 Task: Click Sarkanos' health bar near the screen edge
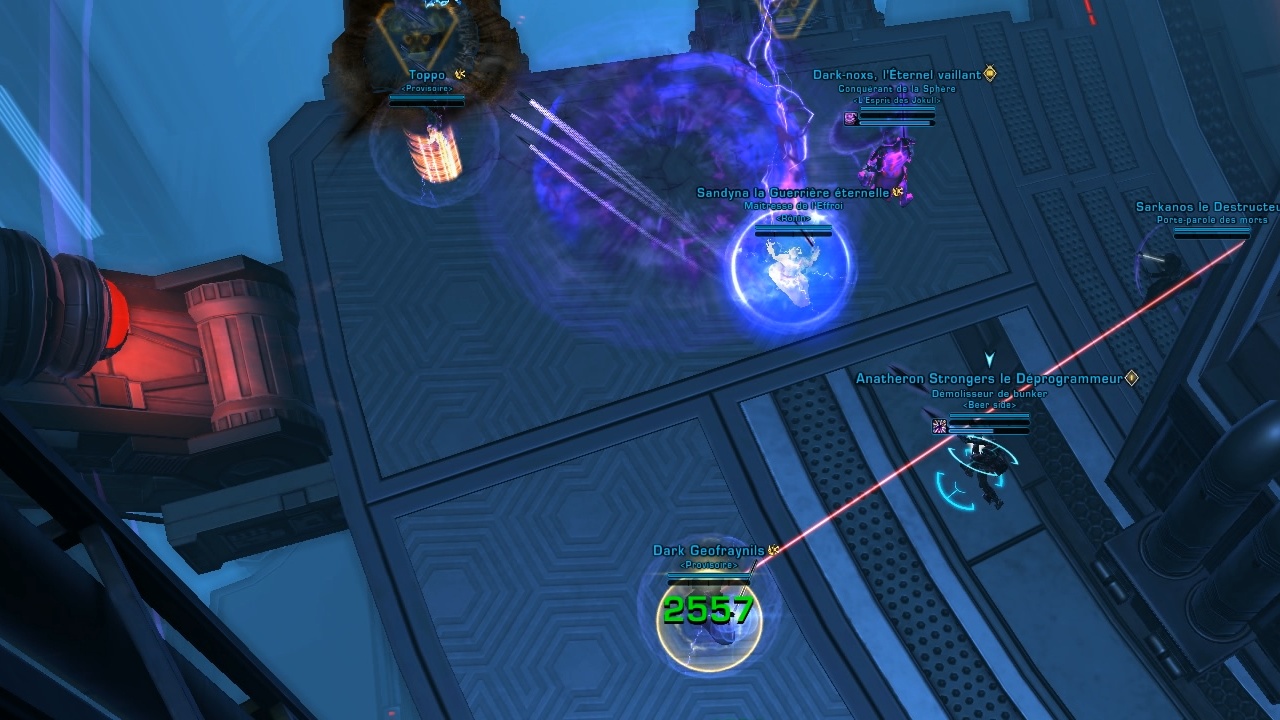tap(1212, 231)
